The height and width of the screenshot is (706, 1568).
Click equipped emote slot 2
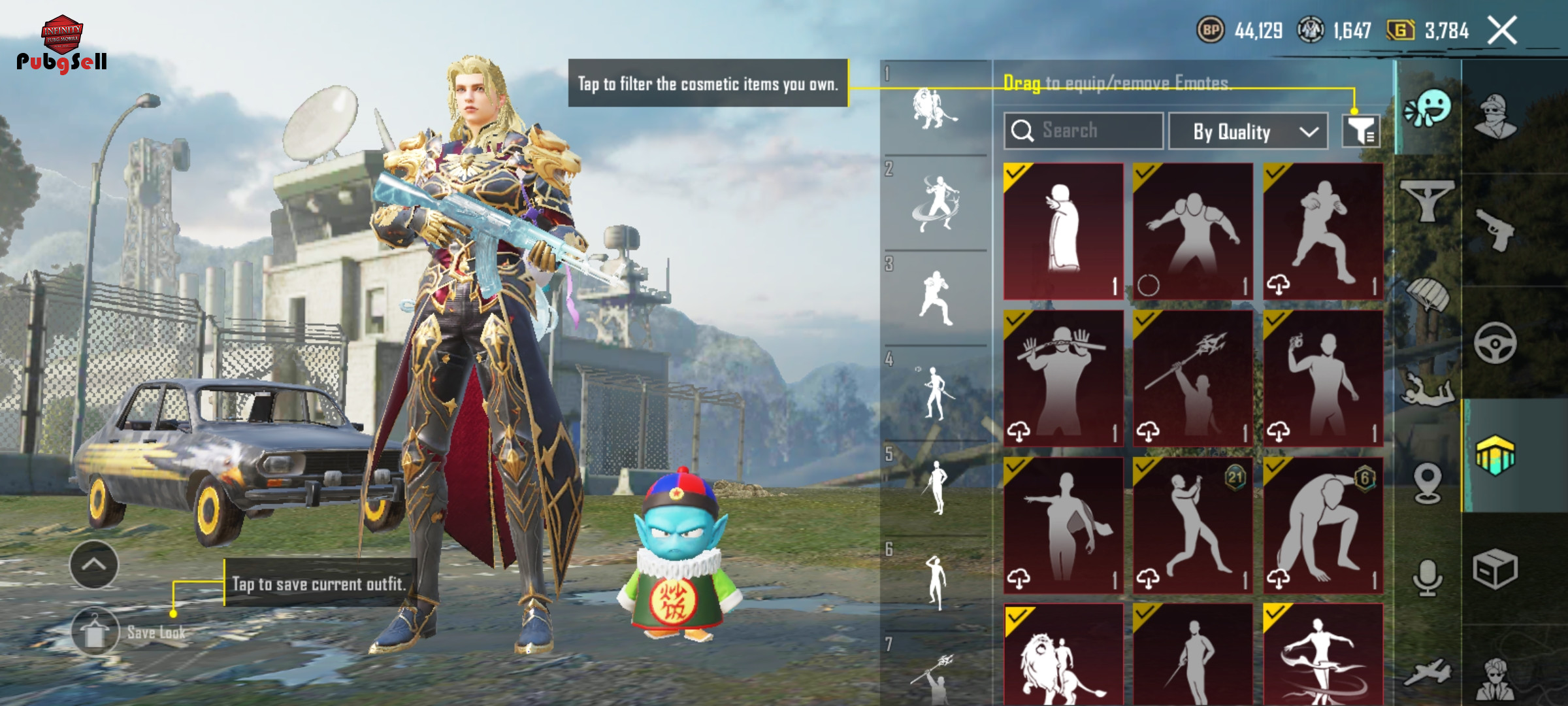(936, 203)
